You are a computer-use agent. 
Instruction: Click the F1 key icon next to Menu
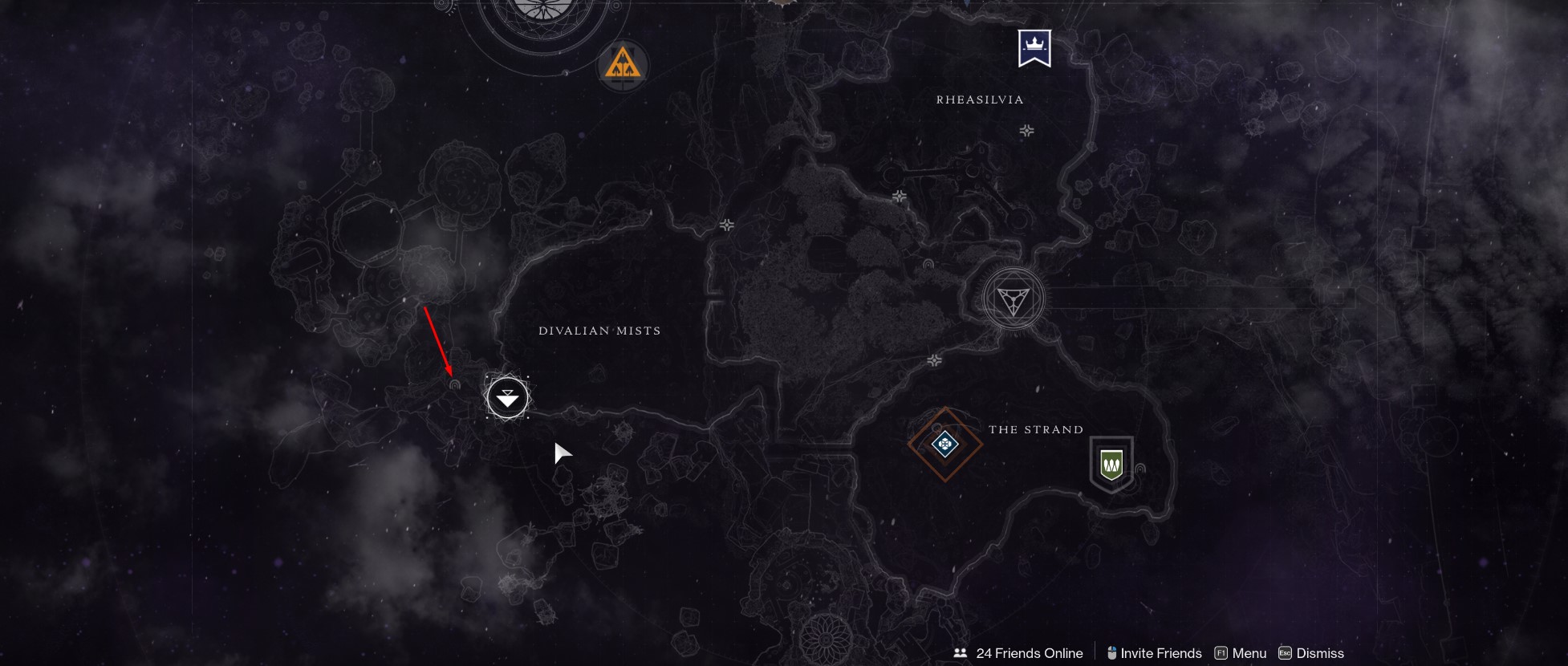(x=1221, y=653)
